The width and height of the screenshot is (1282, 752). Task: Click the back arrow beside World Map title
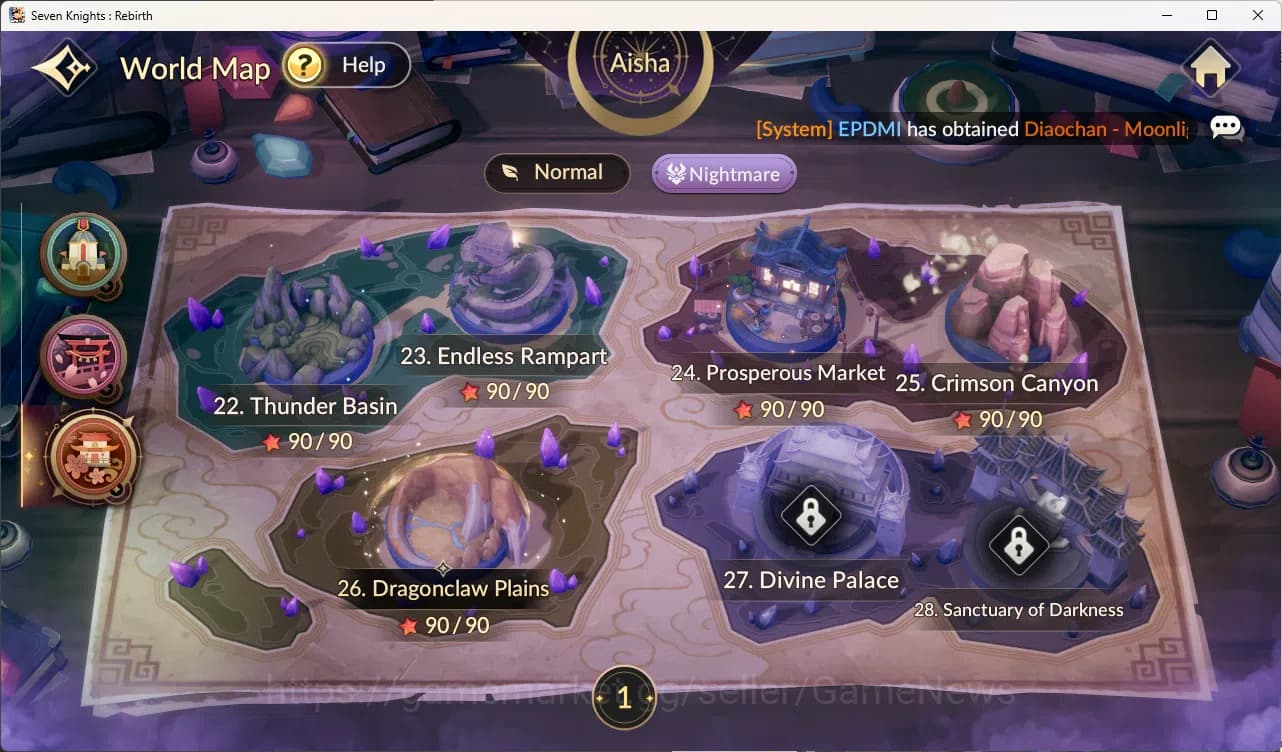coord(62,67)
